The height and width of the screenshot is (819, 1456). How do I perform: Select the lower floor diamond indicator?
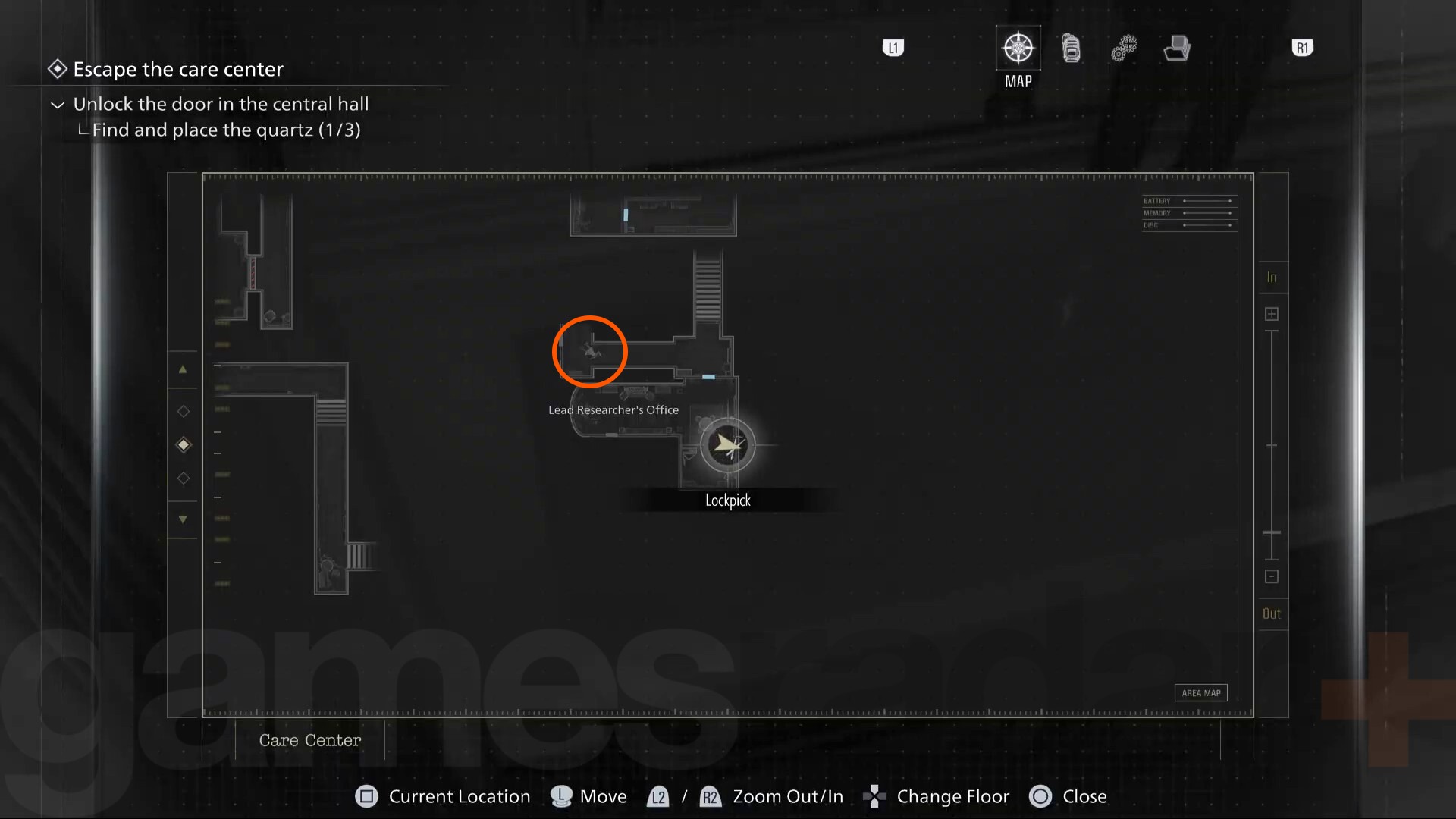[x=183, y=479]
